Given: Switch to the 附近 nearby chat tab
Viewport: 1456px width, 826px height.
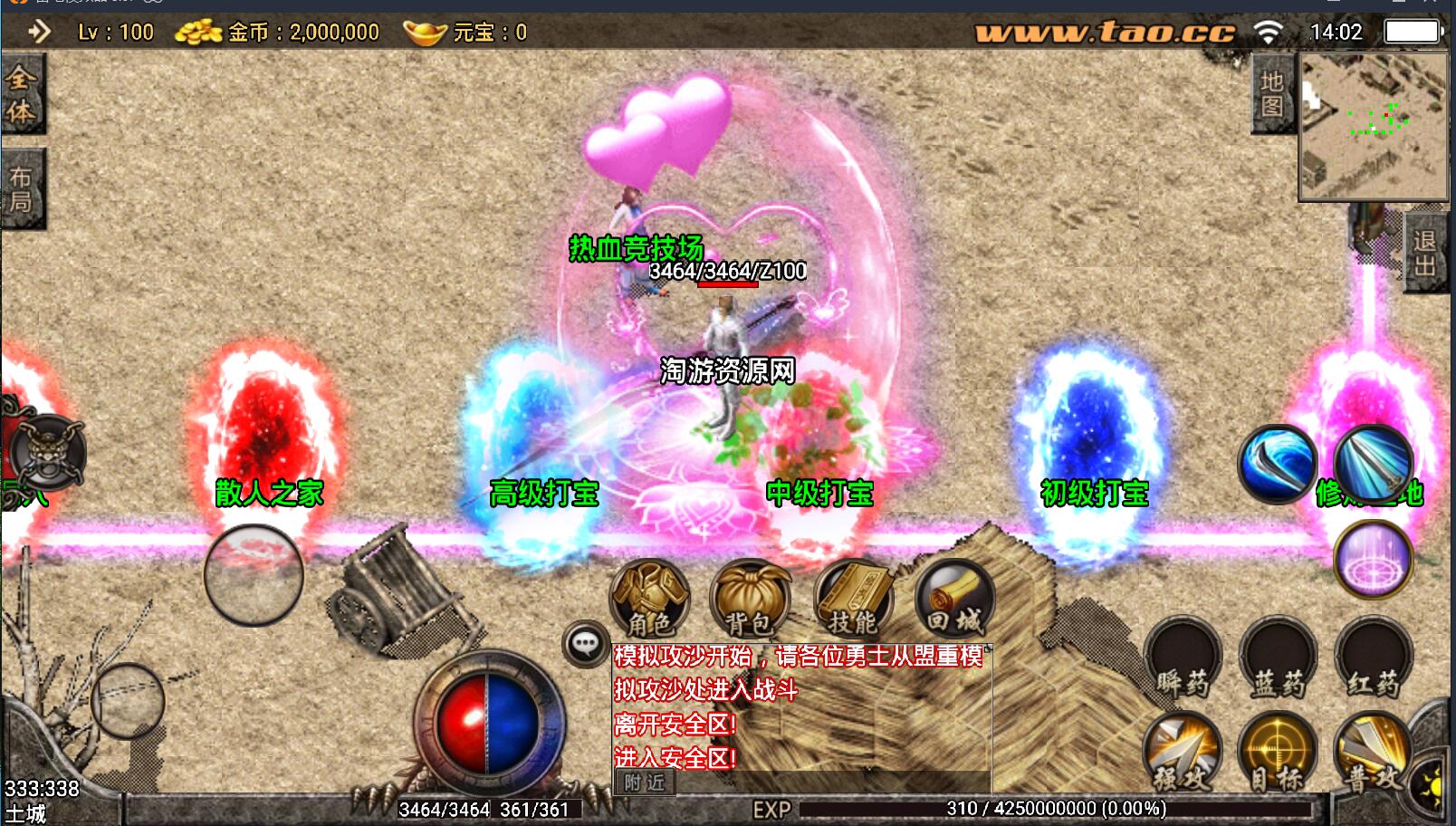Looking at the screenshot, I should coord(645,783).
